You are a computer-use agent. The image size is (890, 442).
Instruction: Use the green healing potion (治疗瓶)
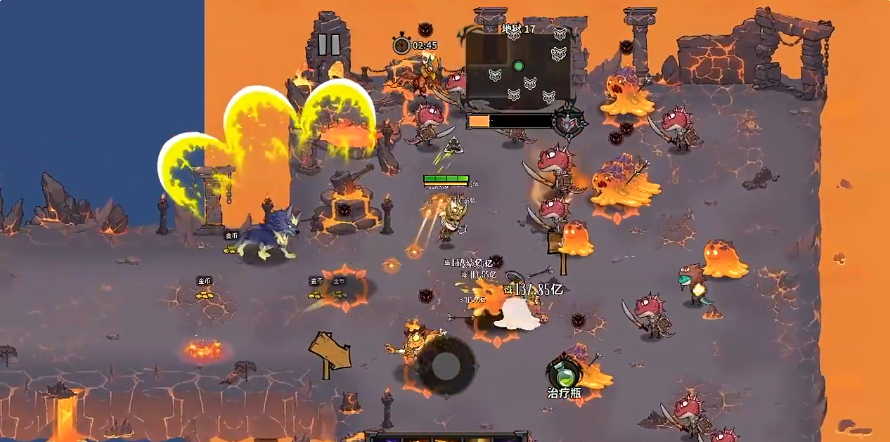point(564,374)
